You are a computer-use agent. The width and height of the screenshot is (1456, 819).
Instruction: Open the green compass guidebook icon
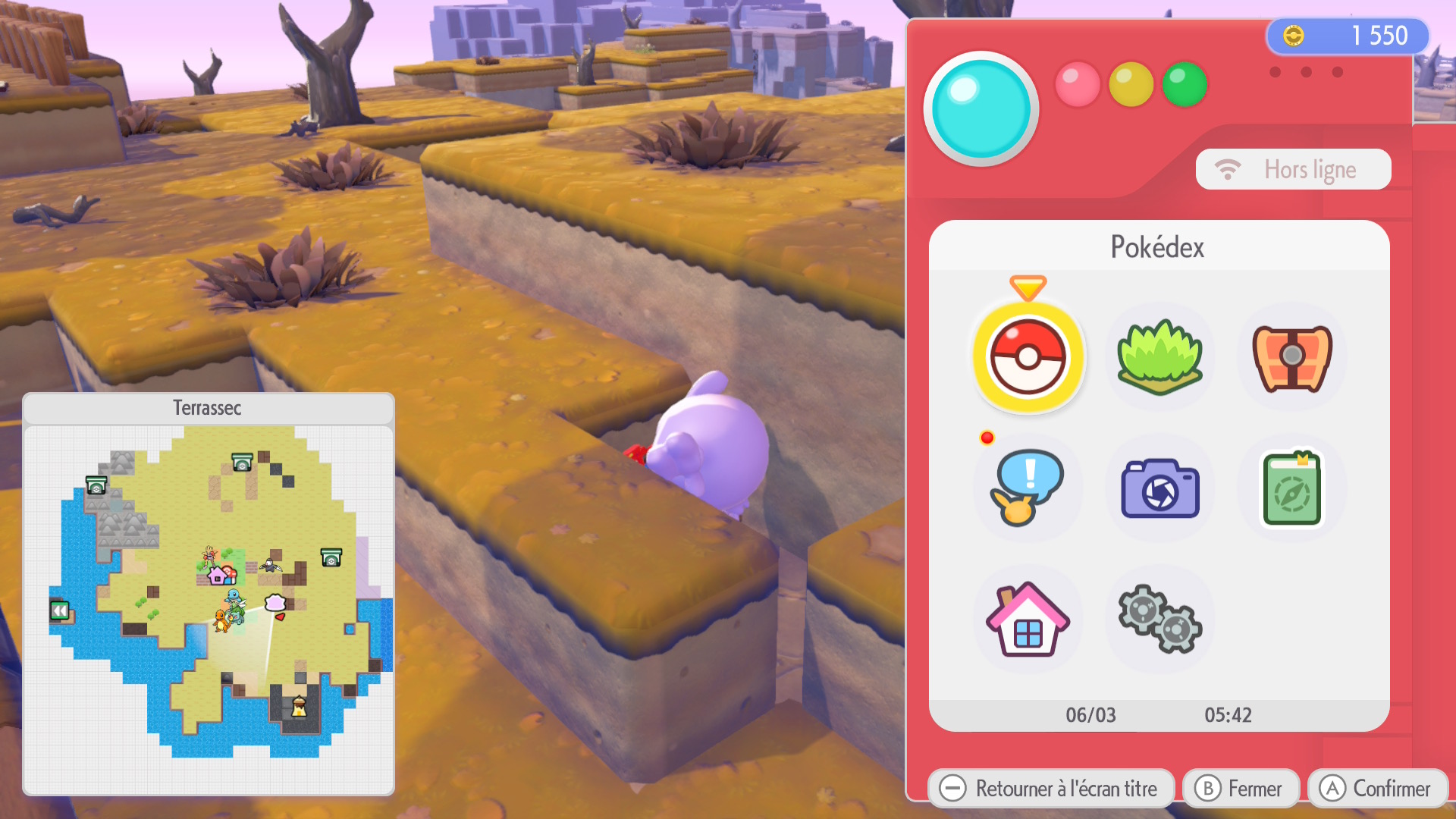pyautogui.click(x=1291, y=488)
